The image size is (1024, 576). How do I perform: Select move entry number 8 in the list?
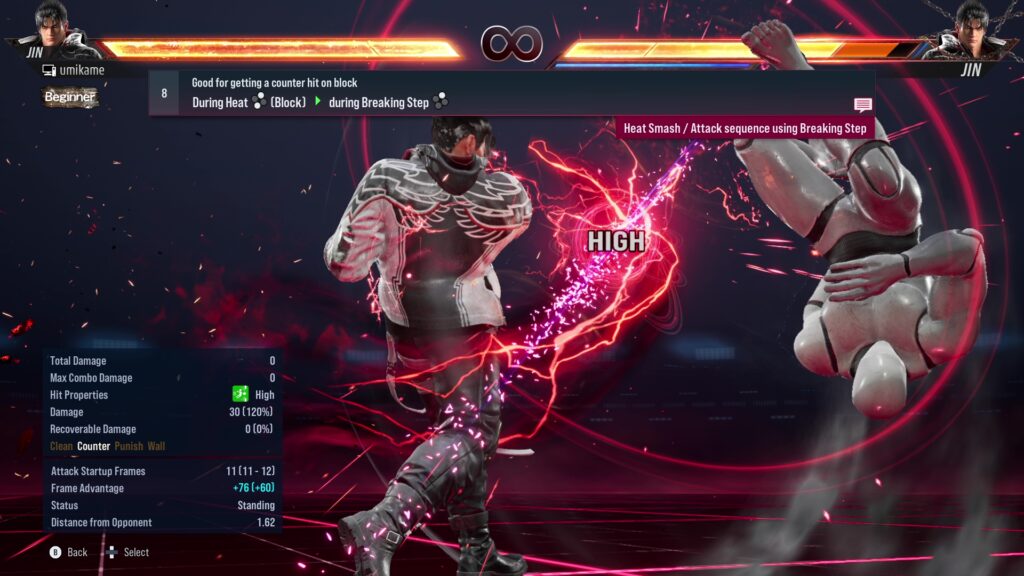(164, 93)
